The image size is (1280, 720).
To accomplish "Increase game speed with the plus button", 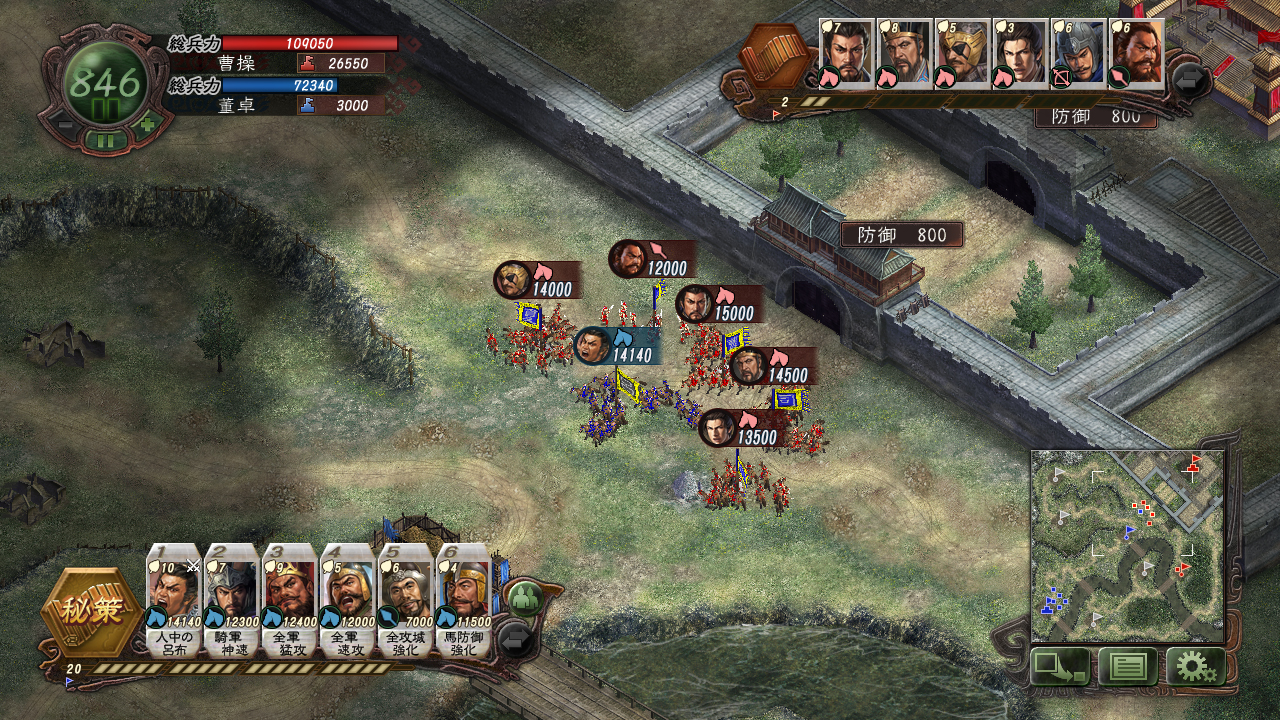I will pos(148,125).
